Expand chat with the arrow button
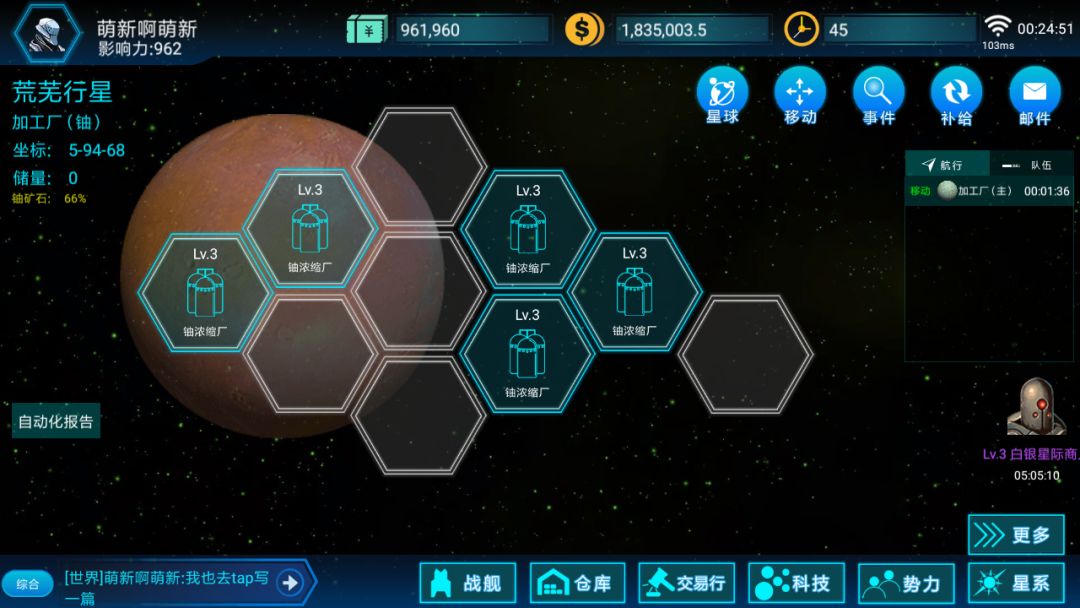 (x=290, y=582)
